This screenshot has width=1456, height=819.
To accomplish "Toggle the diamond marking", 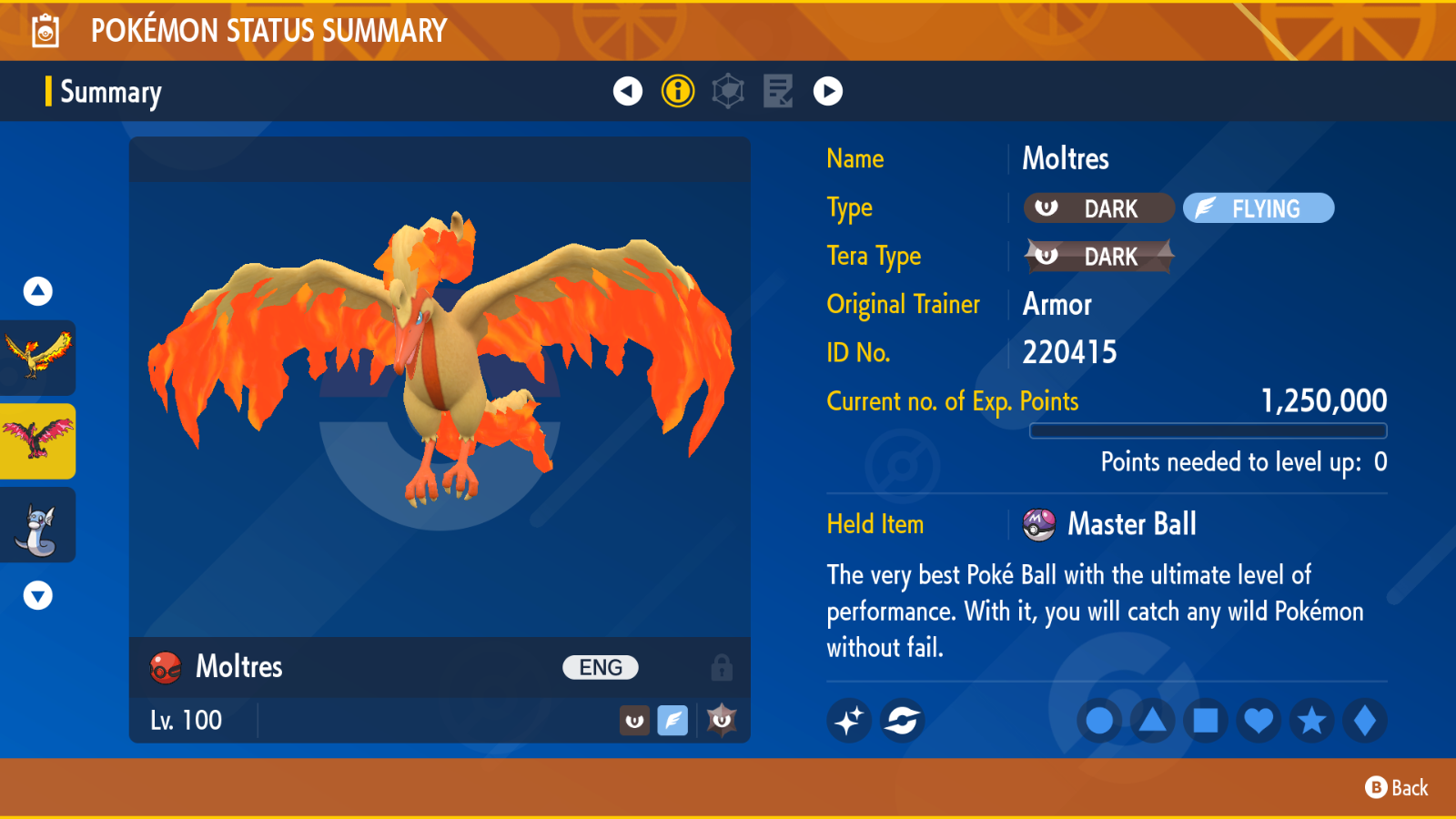I will click(1364, 721).
